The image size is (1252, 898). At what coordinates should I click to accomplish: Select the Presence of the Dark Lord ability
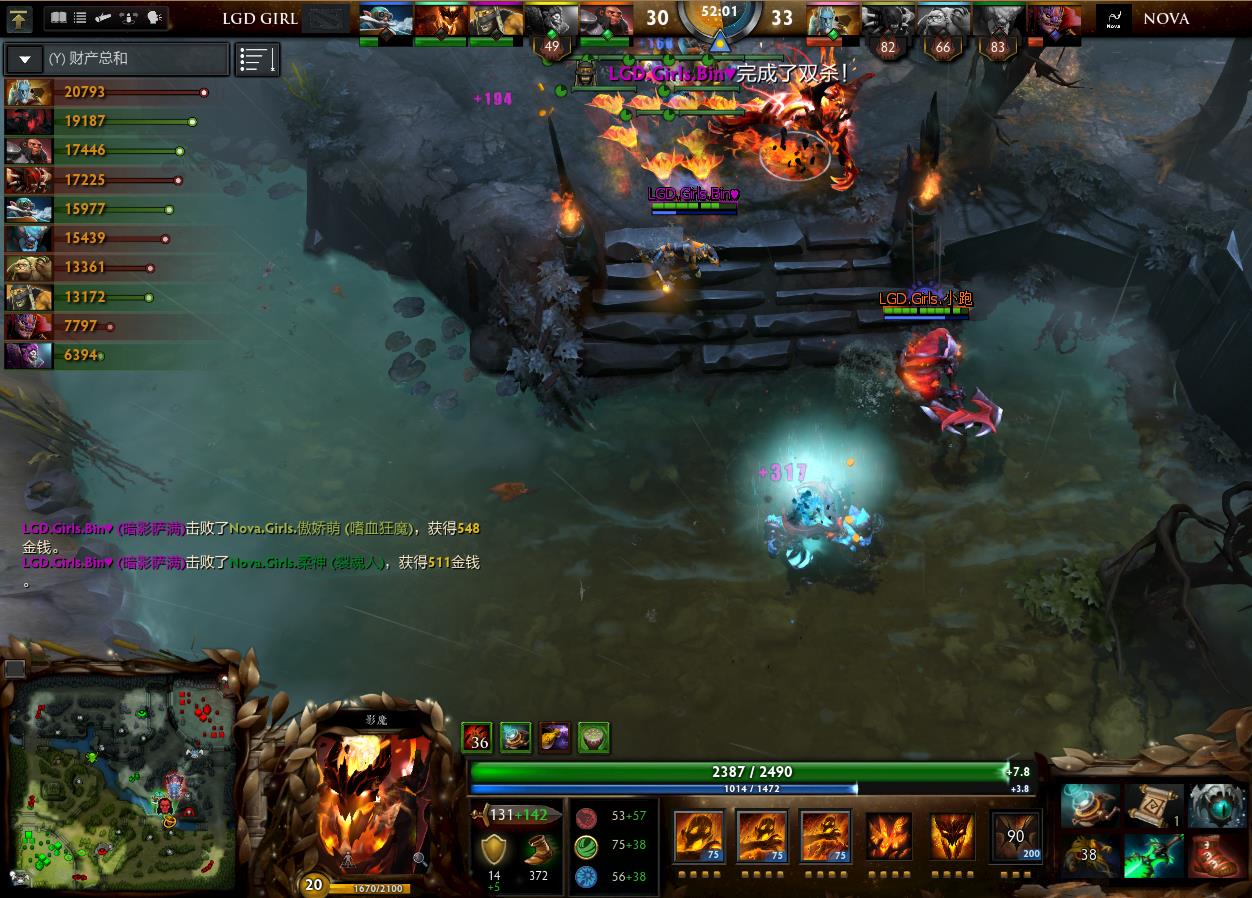tap(951, 836)
